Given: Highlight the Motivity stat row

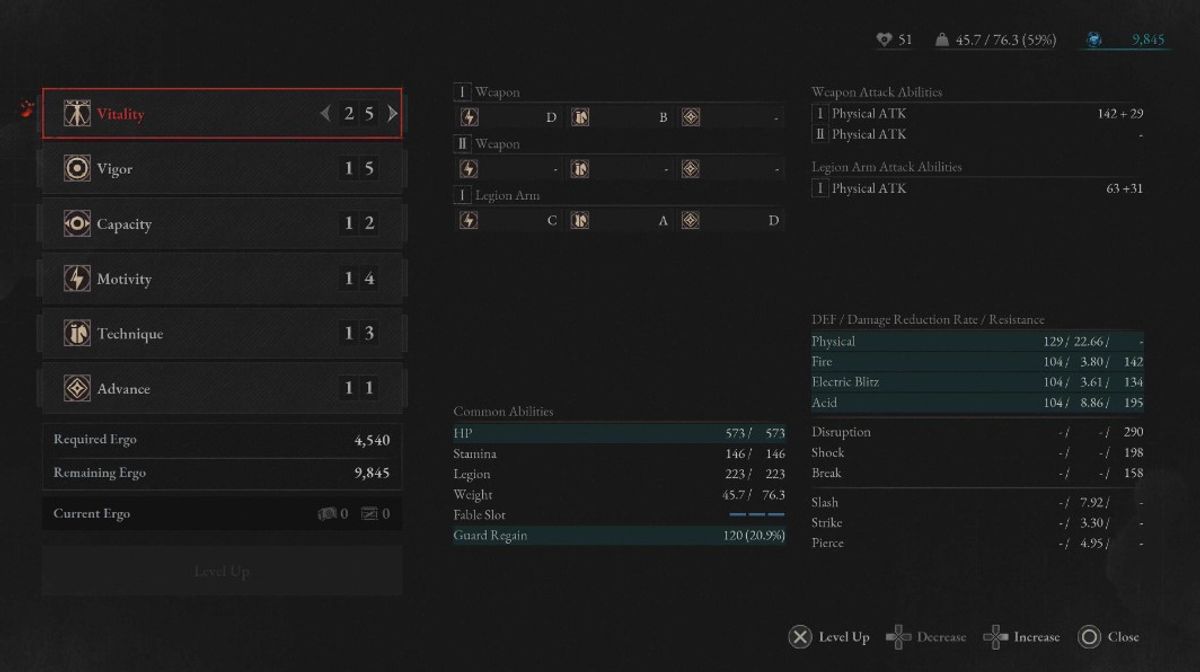Looking at the screenshot, I should click(222, 279).
